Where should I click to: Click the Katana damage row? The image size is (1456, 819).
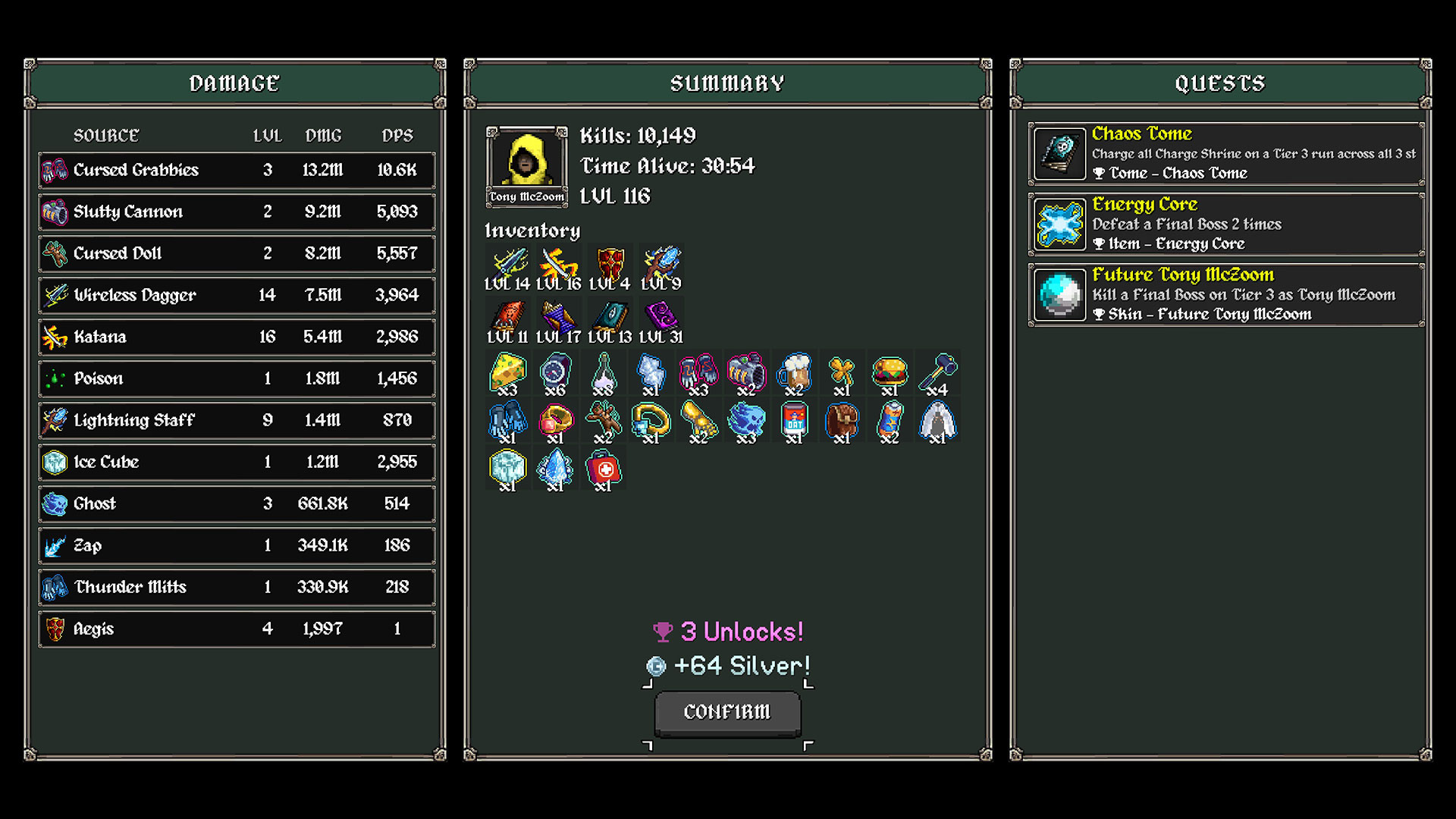tap(237, 337)
